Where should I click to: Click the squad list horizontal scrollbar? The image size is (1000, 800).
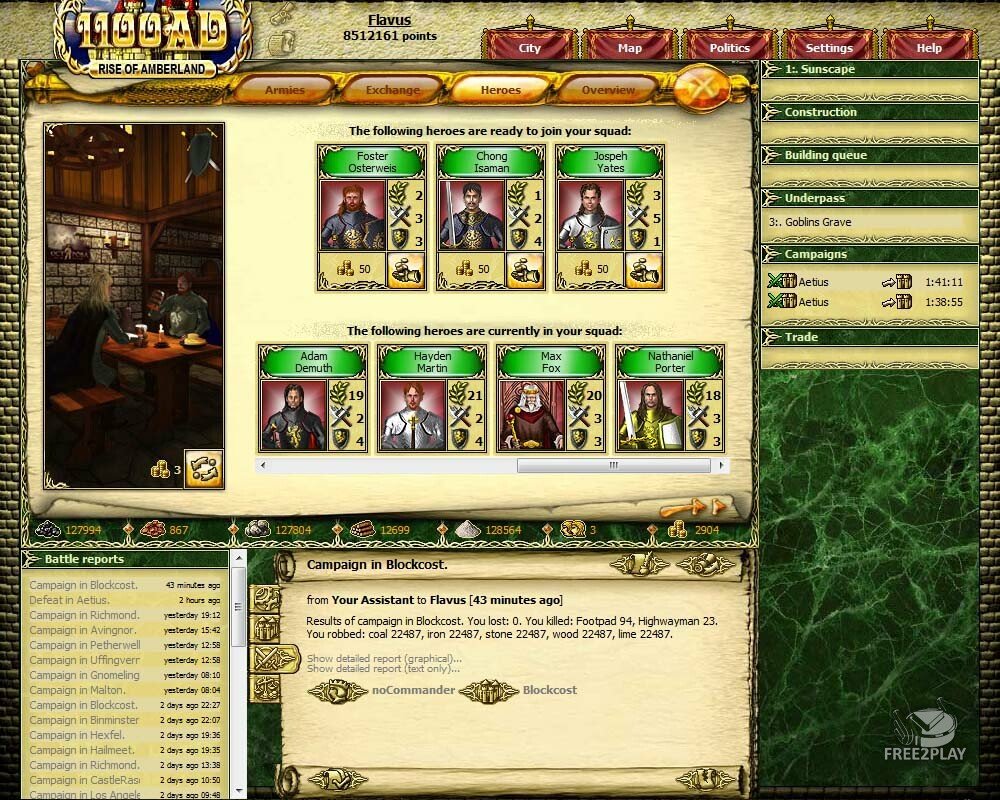point(613,465)
